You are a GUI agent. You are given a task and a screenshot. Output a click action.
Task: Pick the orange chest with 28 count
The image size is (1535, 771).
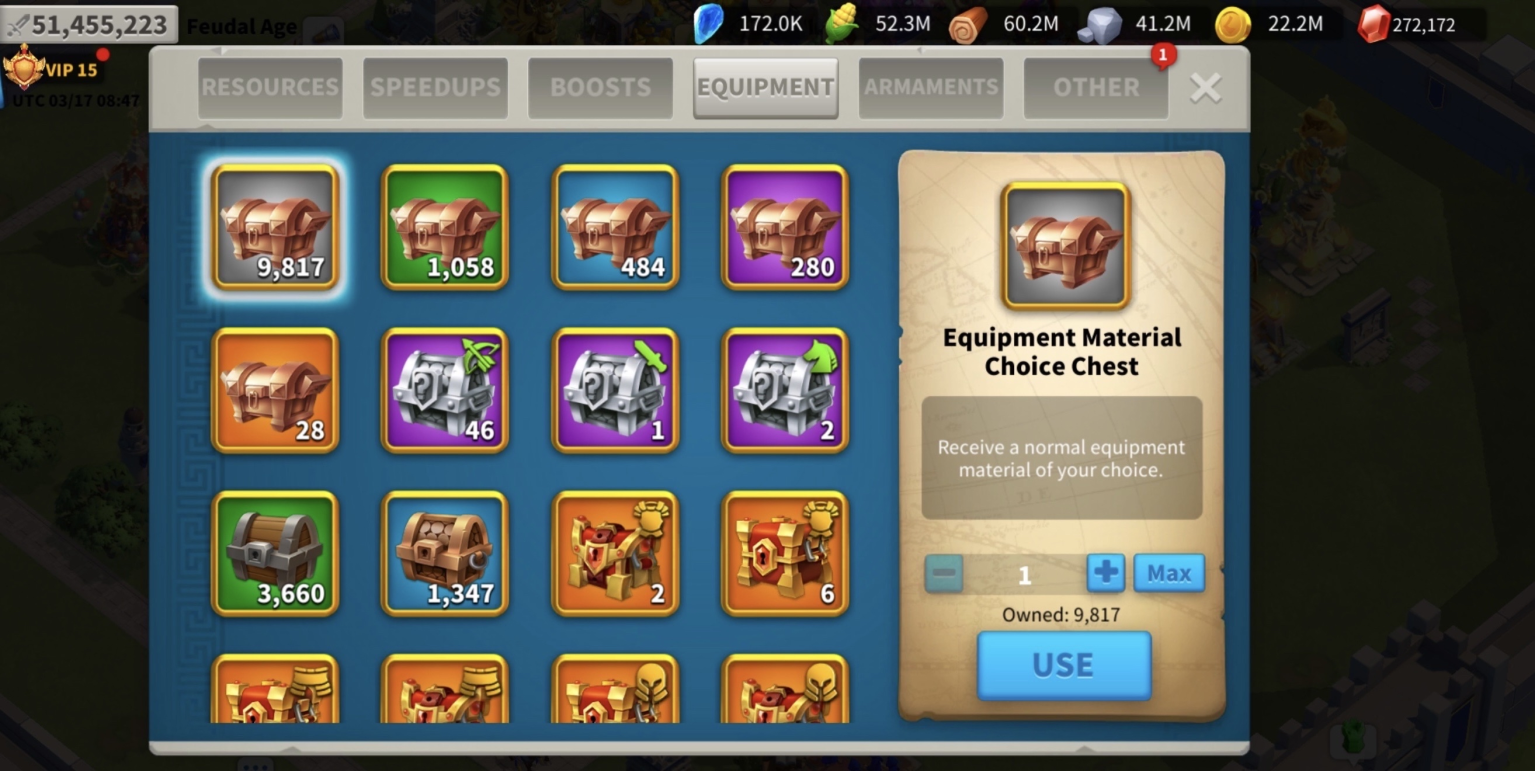(x=275, y=390)
